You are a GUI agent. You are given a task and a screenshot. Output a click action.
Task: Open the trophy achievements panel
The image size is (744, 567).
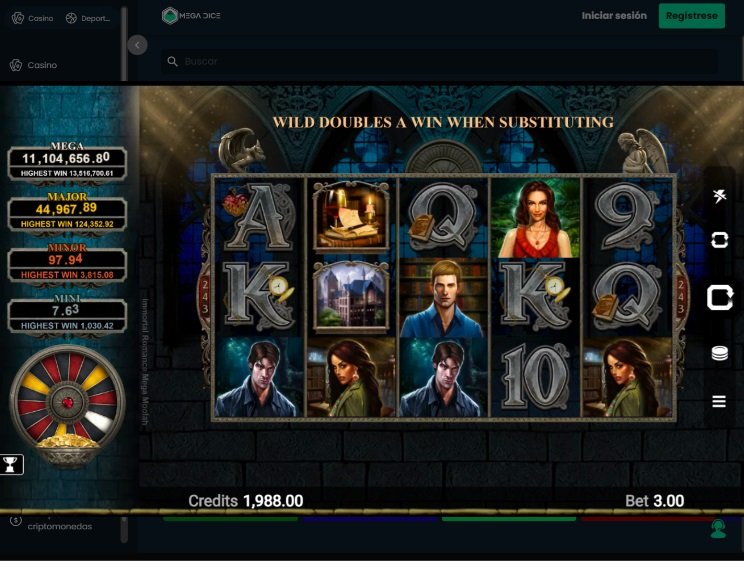[12, 464]
